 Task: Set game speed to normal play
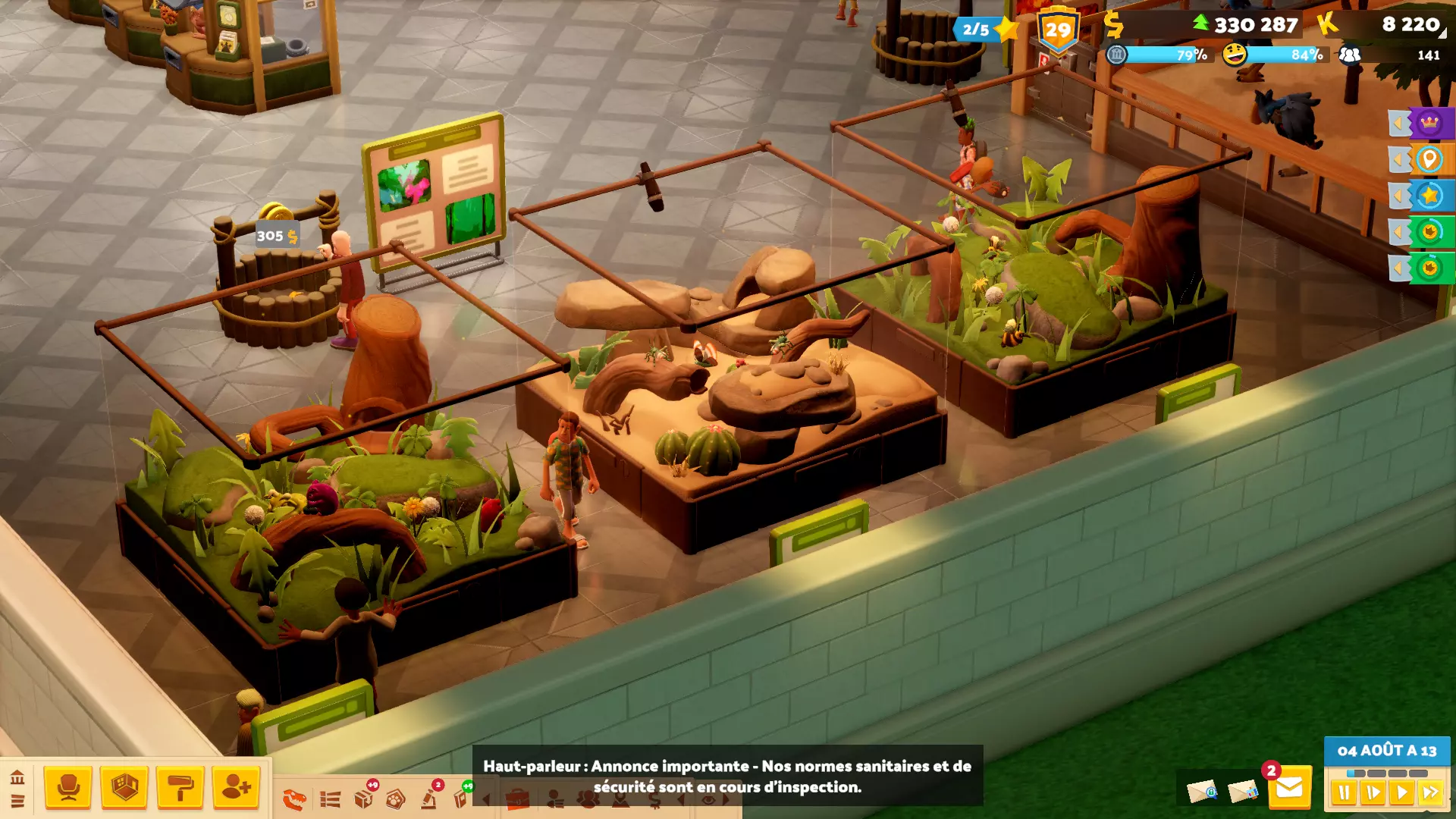[x=1401, y=793]
